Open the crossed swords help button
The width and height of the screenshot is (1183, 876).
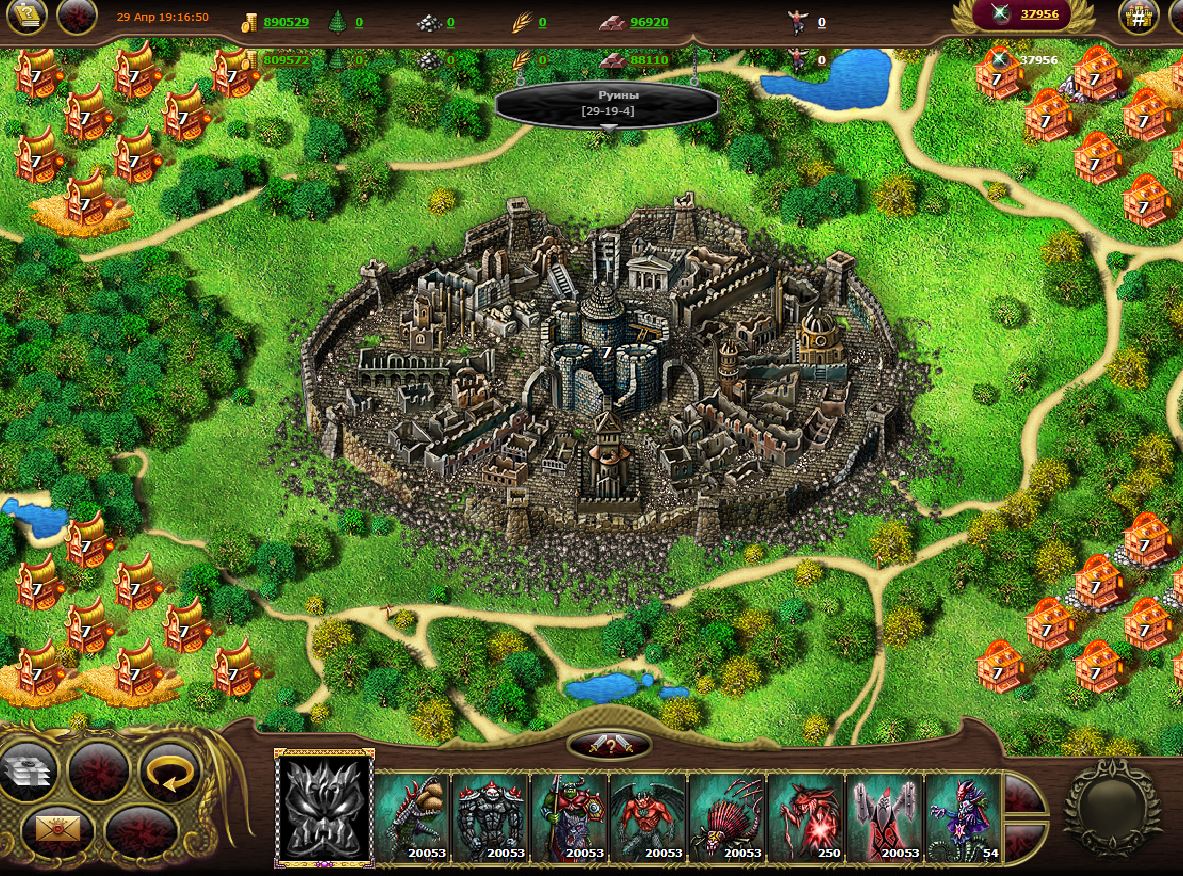coord(609,744)
